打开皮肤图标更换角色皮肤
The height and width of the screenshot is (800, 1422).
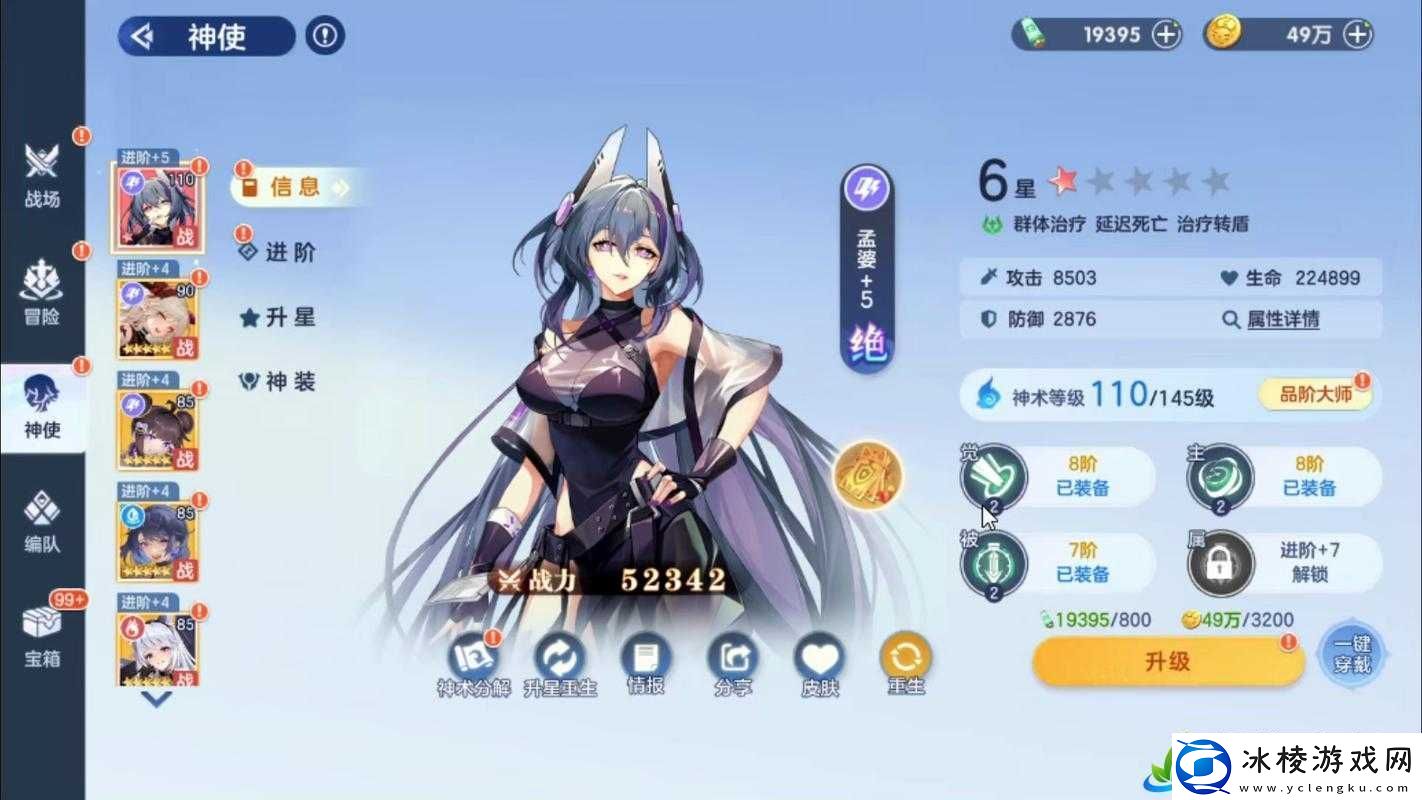[x=818, y=657]
